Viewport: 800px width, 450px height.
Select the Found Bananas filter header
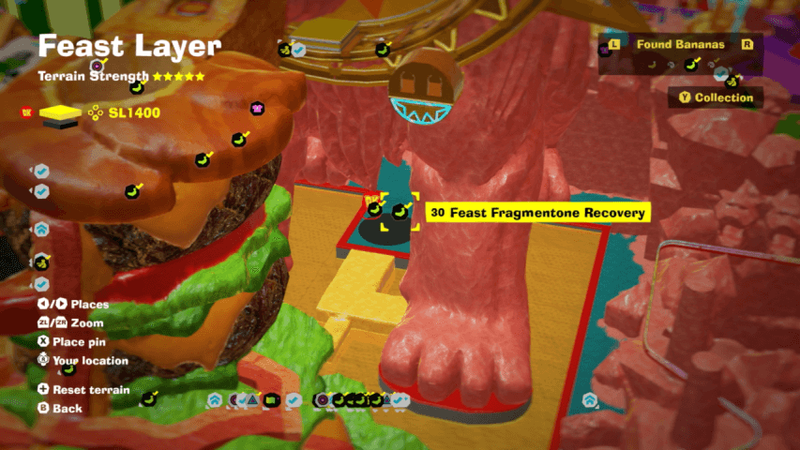[x=680, y=45]
